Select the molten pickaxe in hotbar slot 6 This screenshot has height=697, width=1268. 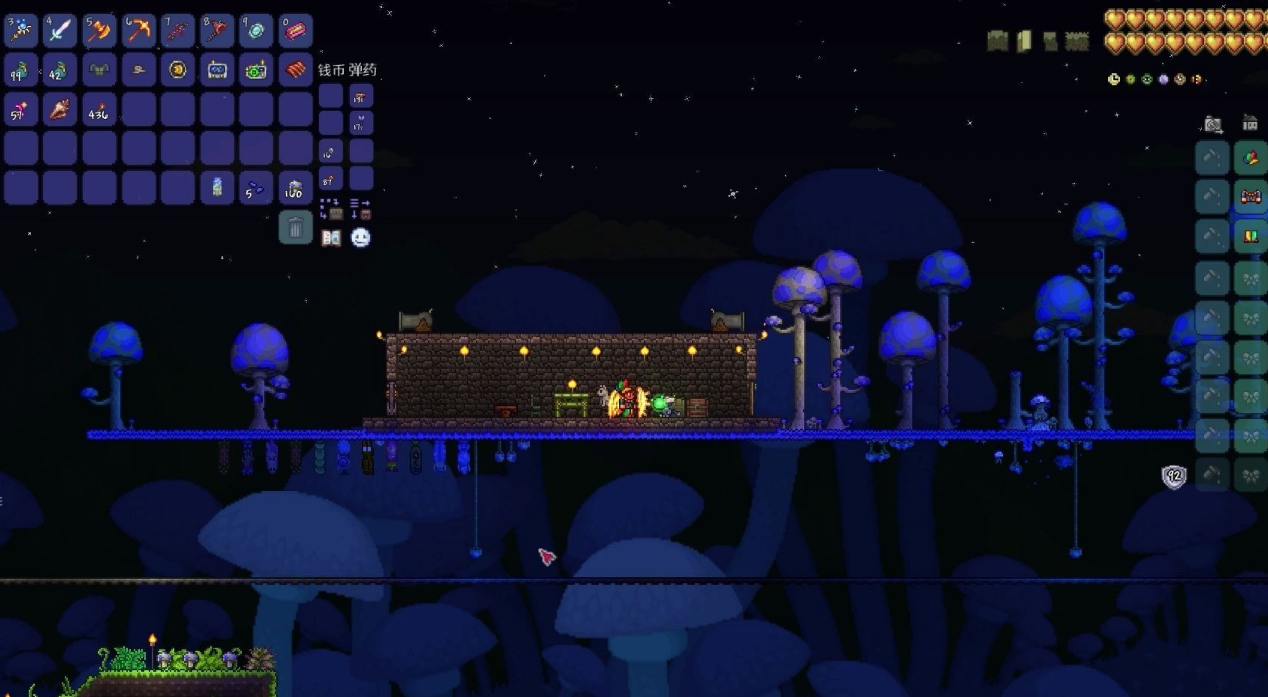click(x=138, y=31)
